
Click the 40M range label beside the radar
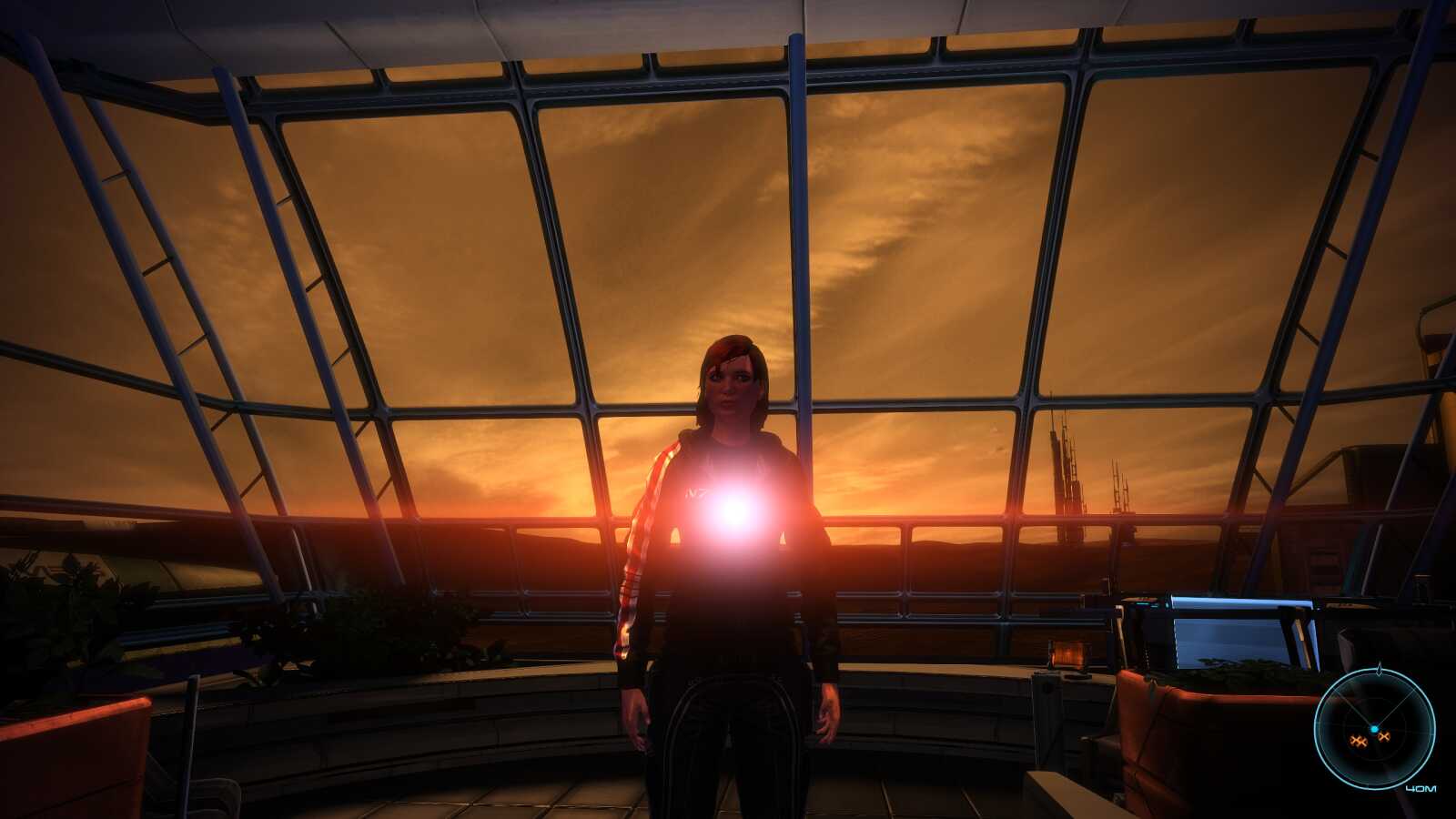click(1421, 788)
